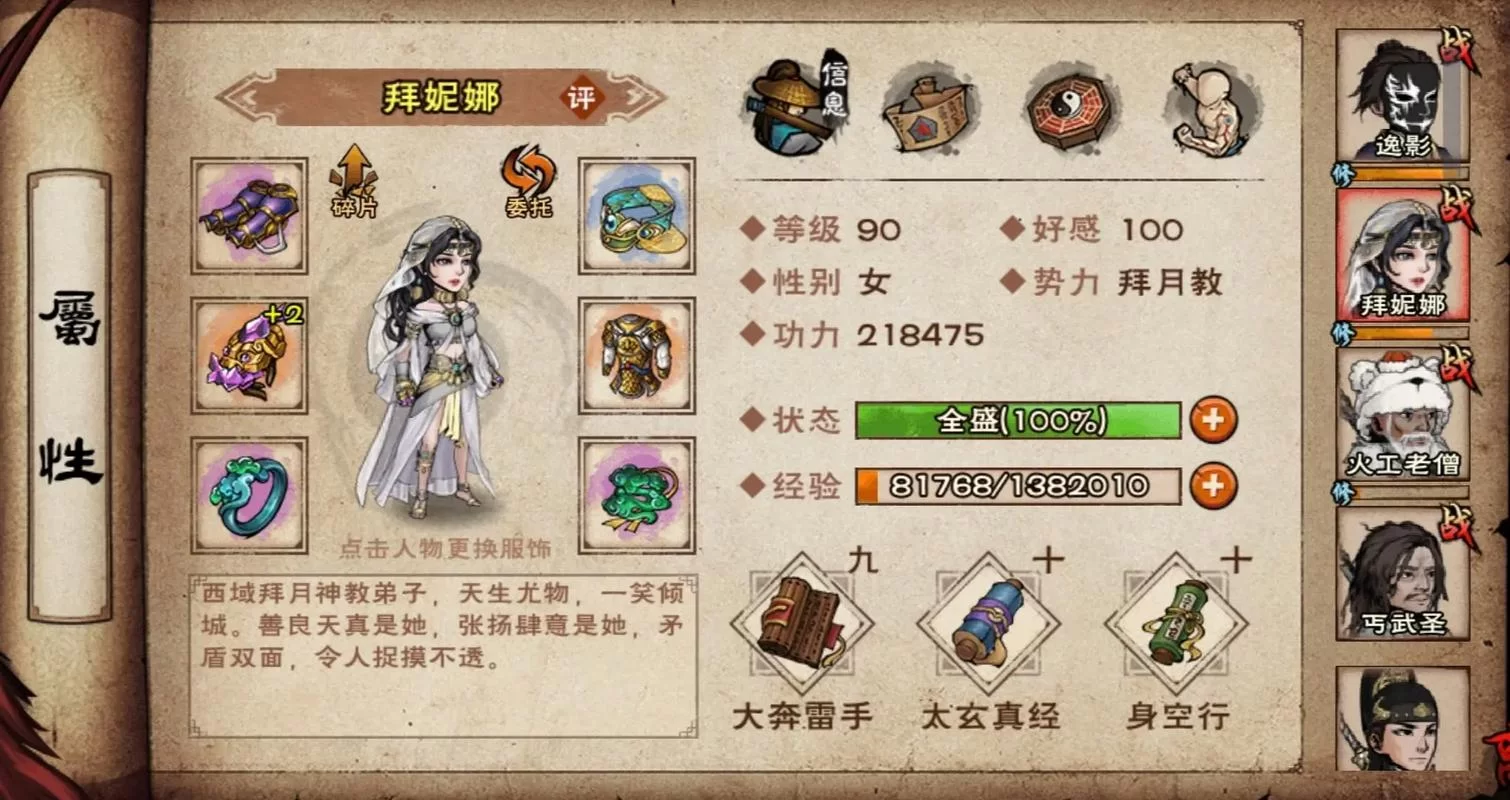
Task: Select 拜妮娜 in the right character list
Action: 1400,255
